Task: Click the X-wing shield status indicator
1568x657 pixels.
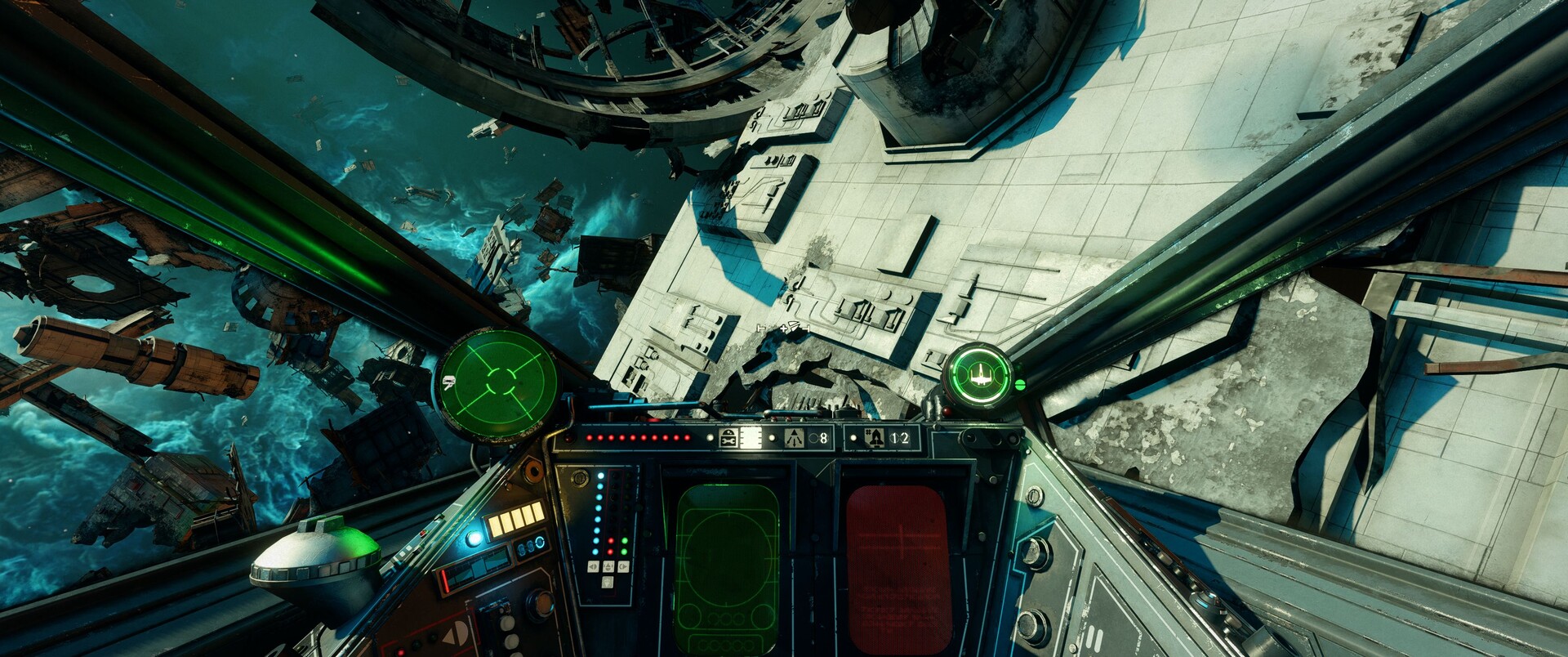Action: pyautogui.click(x=979, y=376)
